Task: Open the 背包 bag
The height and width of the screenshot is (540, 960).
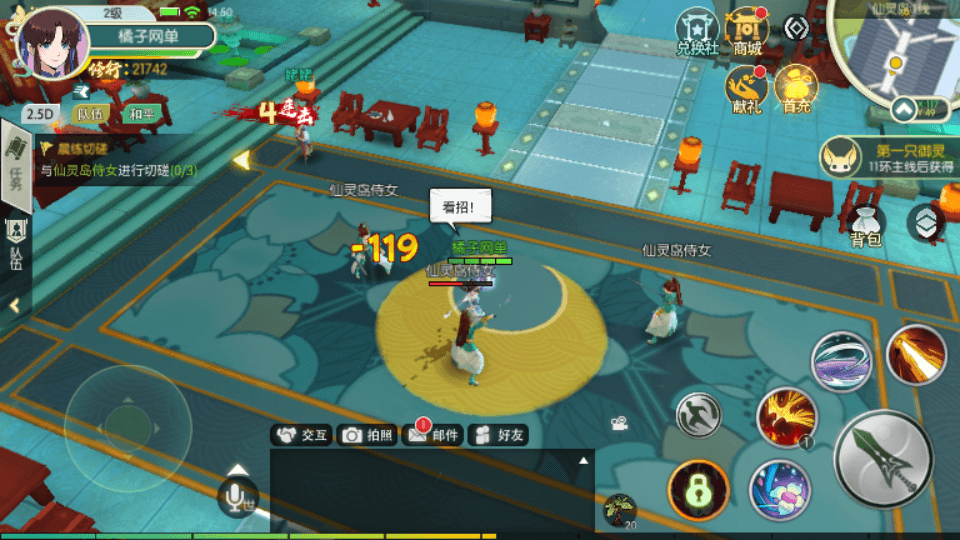Action: point(865,225)
